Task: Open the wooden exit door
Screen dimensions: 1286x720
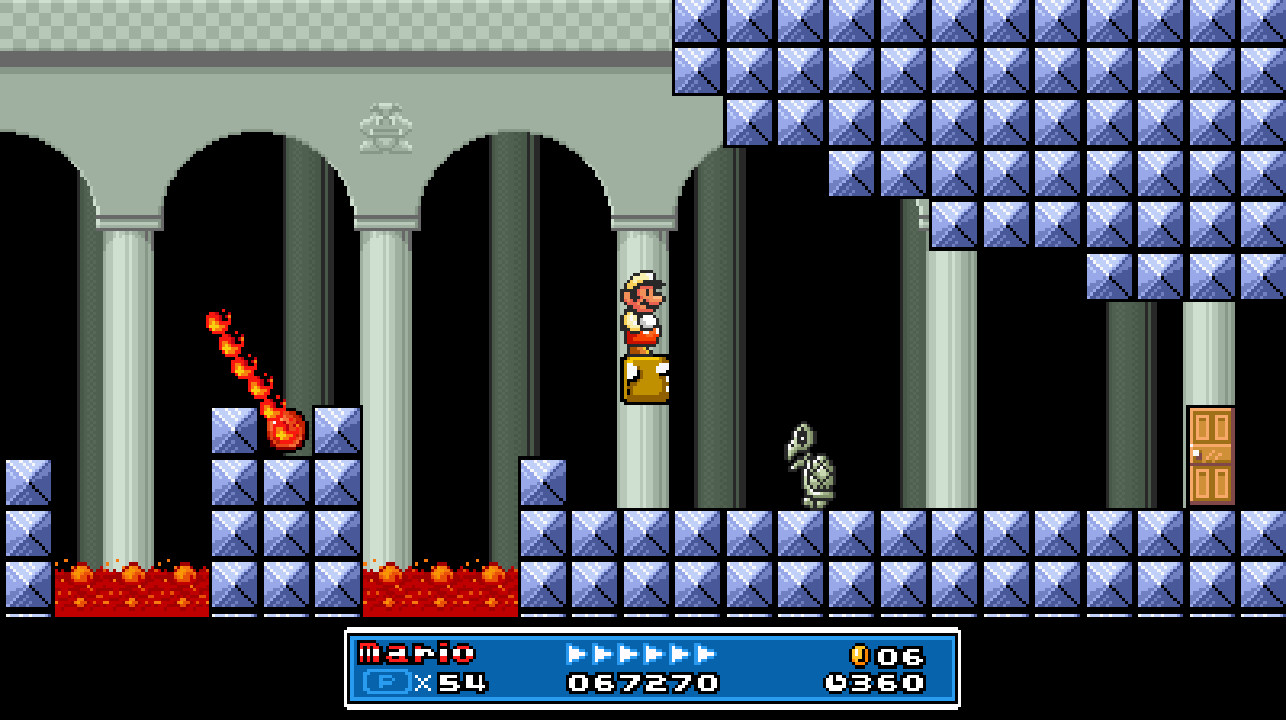Action: [1213, 455]
